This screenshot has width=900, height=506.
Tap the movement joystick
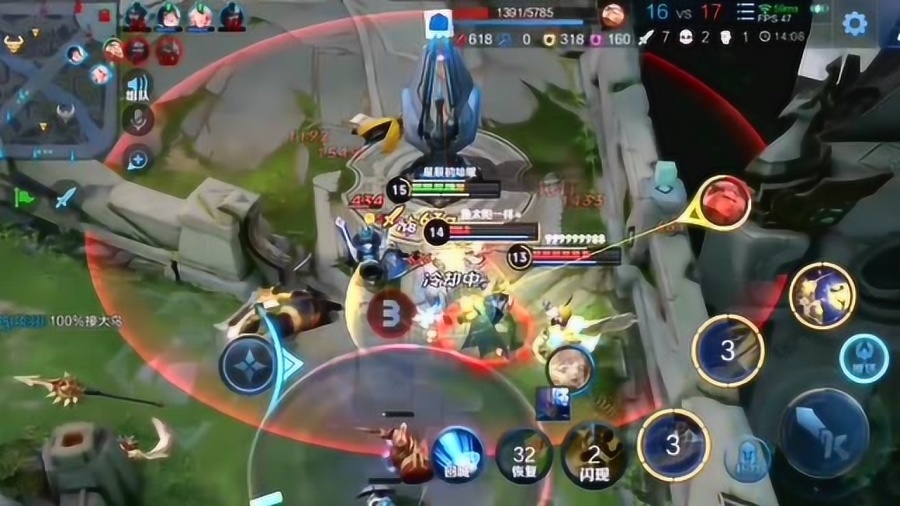[x=248, y=363]
